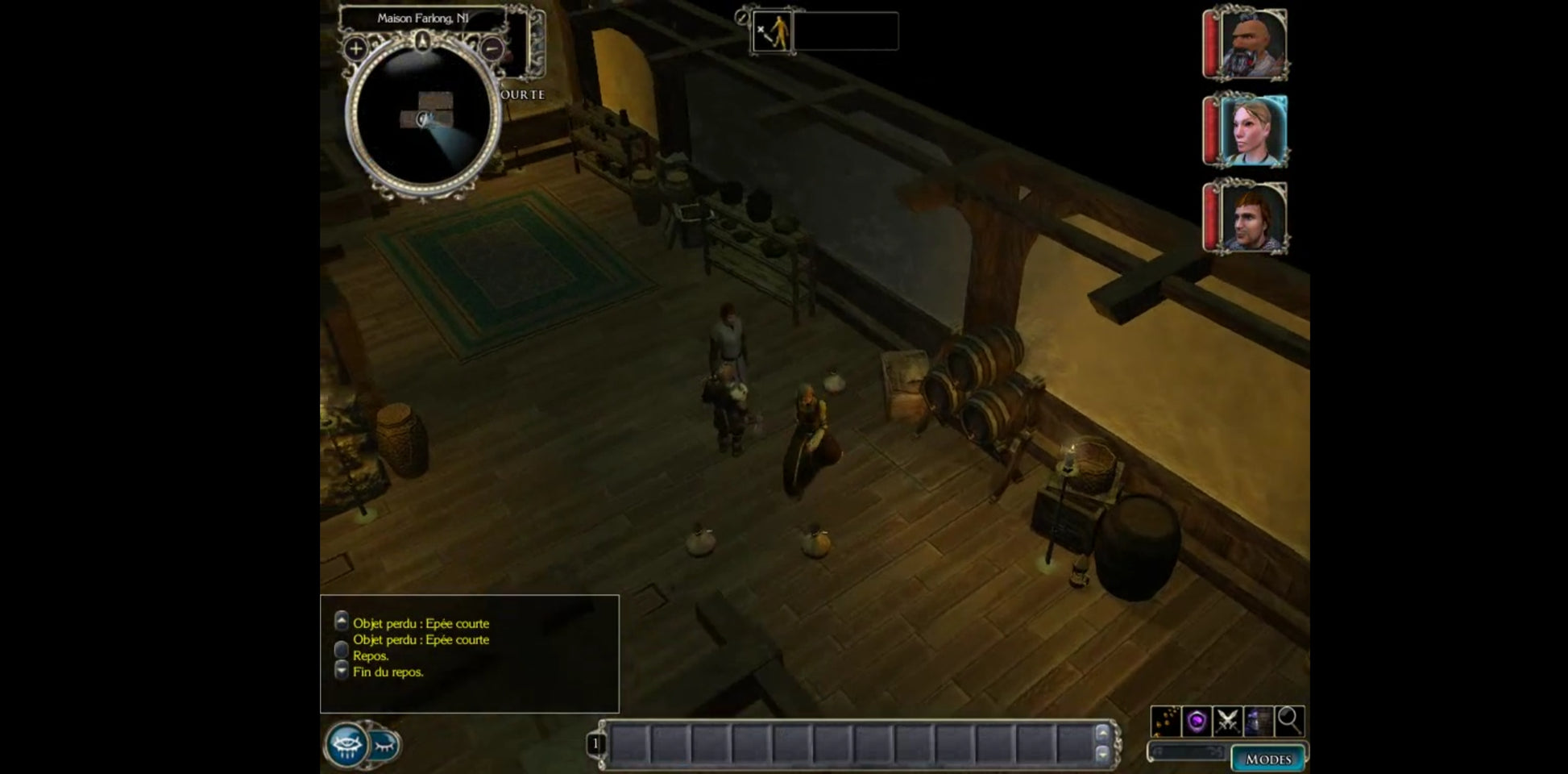This screenshot has height=774, width=1568.
Task: Zoom in the minimap with the plus button
Action: click(355, 48)
